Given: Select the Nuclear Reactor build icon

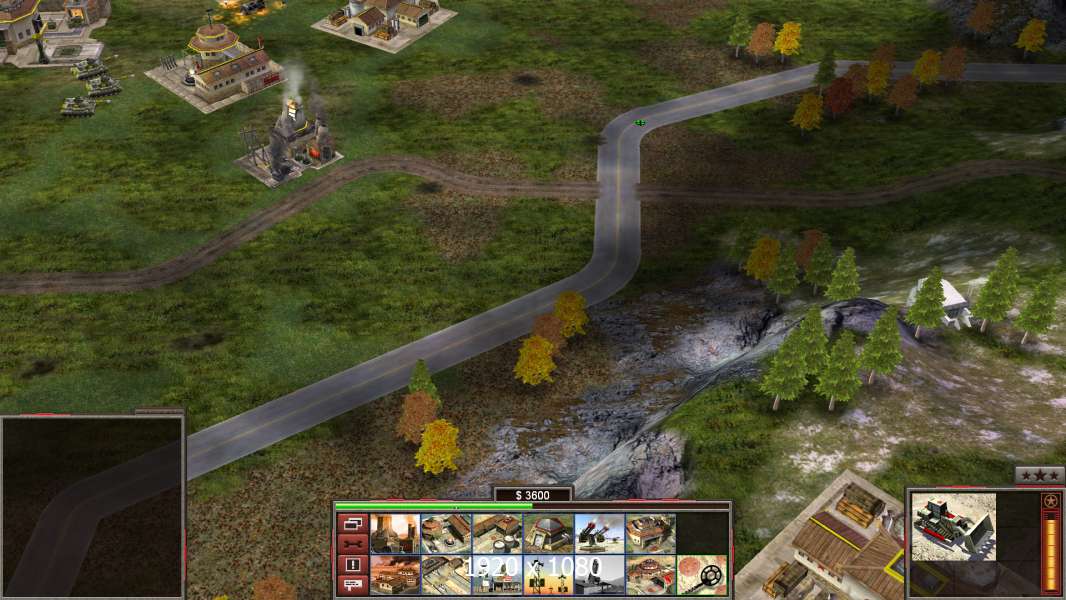Looking at the screenshot, I should point(394,534).
